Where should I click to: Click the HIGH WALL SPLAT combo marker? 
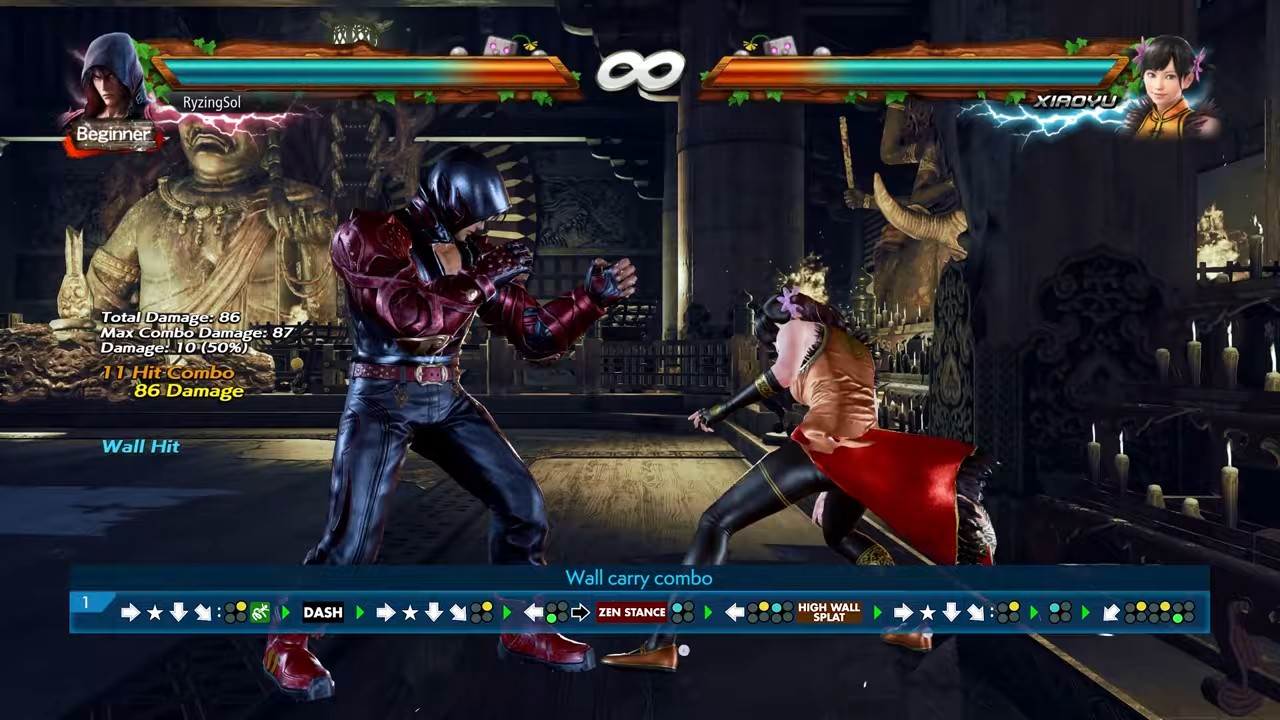pyautogui.click(x=829, y=613)
